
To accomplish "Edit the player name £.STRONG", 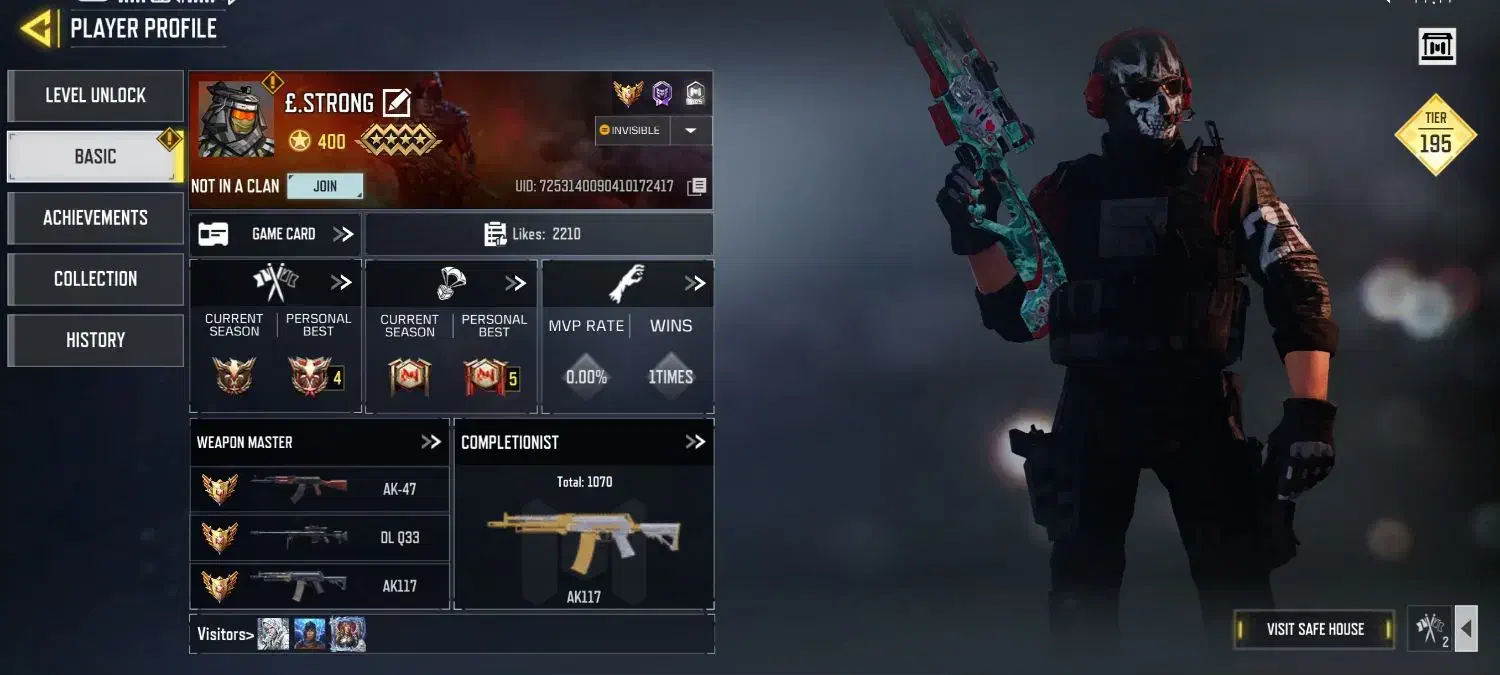I will [397, 103].
